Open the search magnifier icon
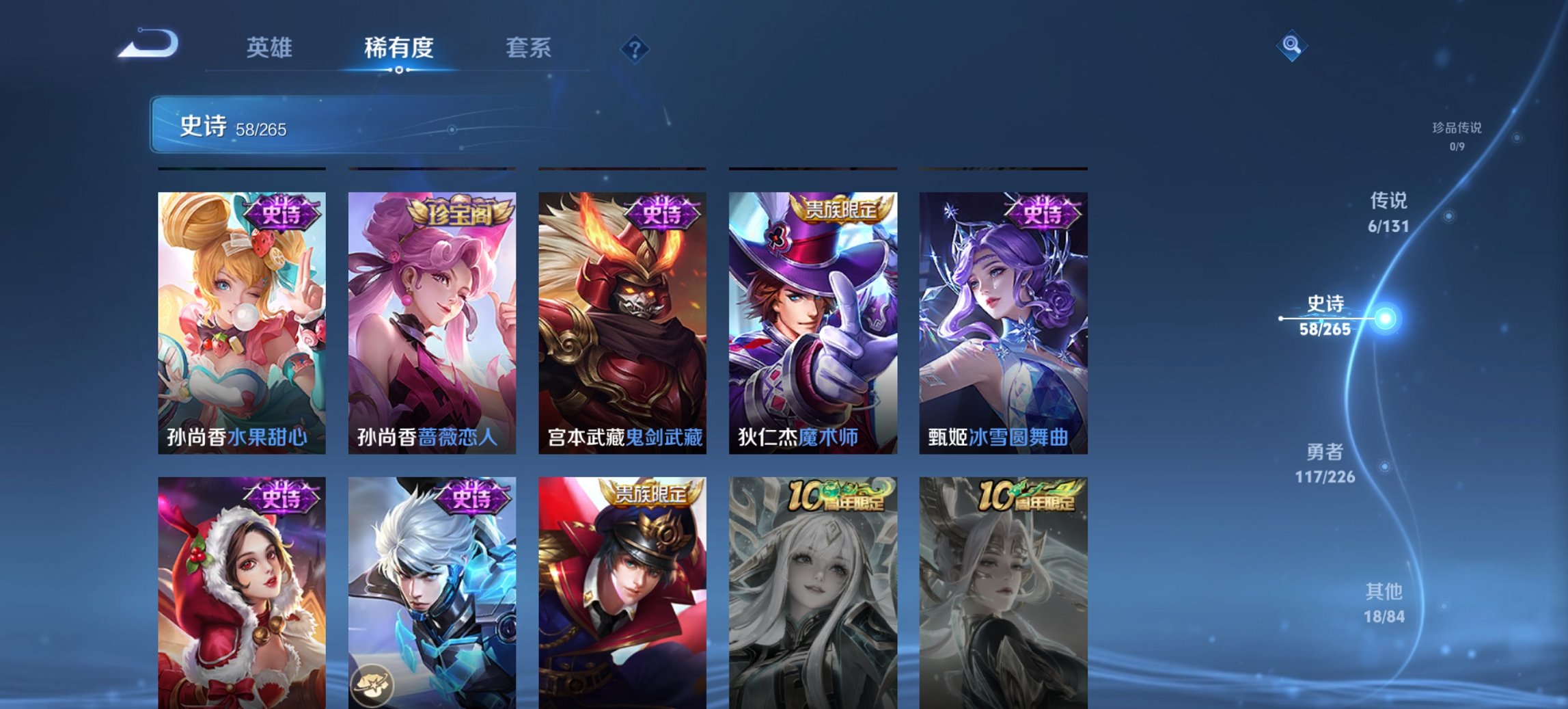Image resolution: width=1568 pixels, height=709 pixels. (x=1293, y=46)
